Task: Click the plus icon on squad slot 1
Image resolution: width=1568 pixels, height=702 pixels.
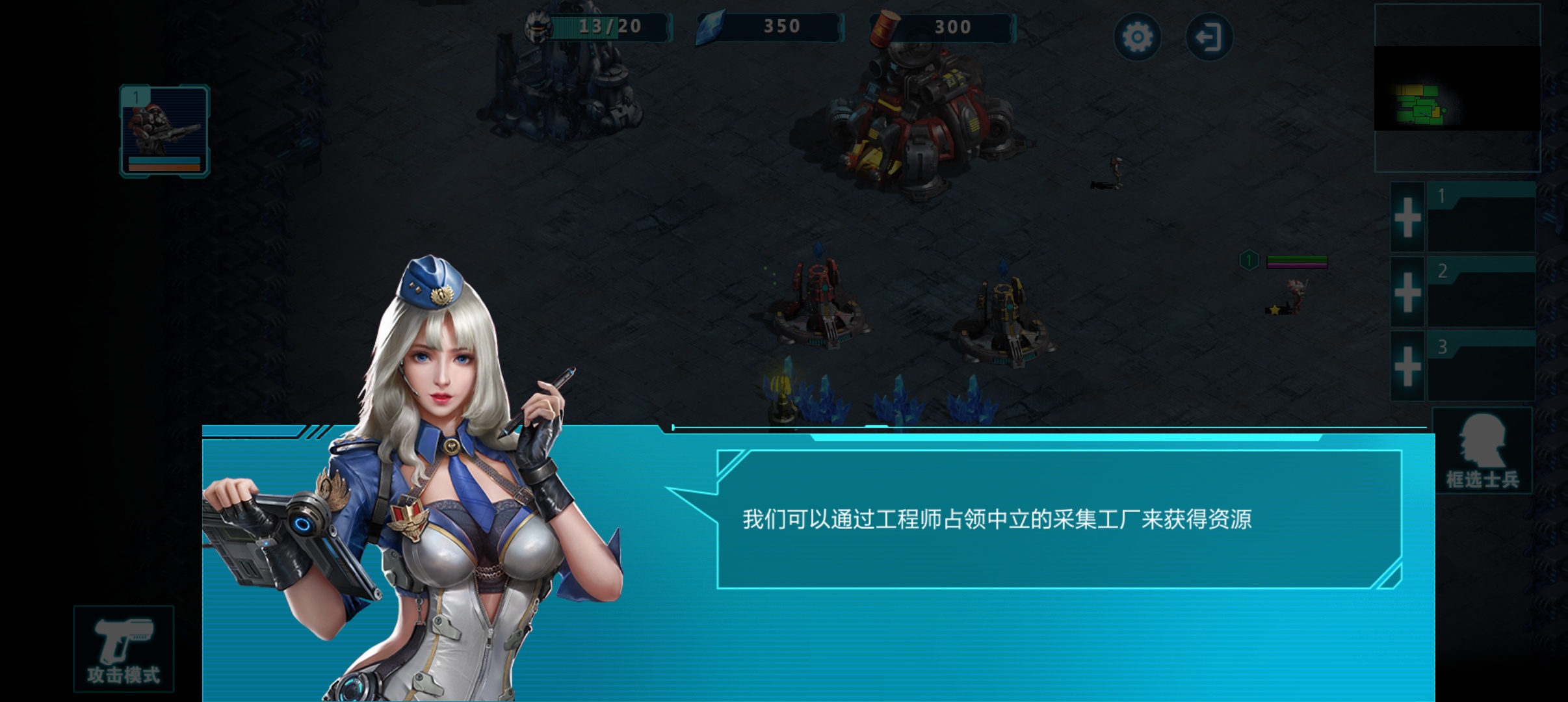Action: click(1406, 218)
